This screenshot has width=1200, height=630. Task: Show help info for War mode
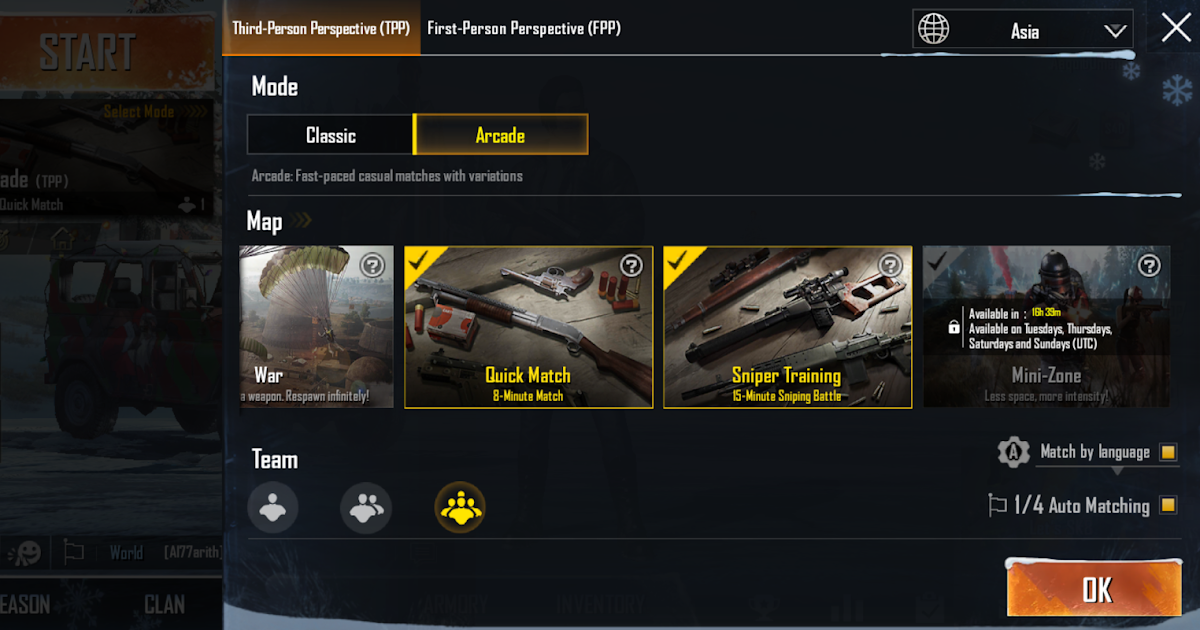pos(372,265)
